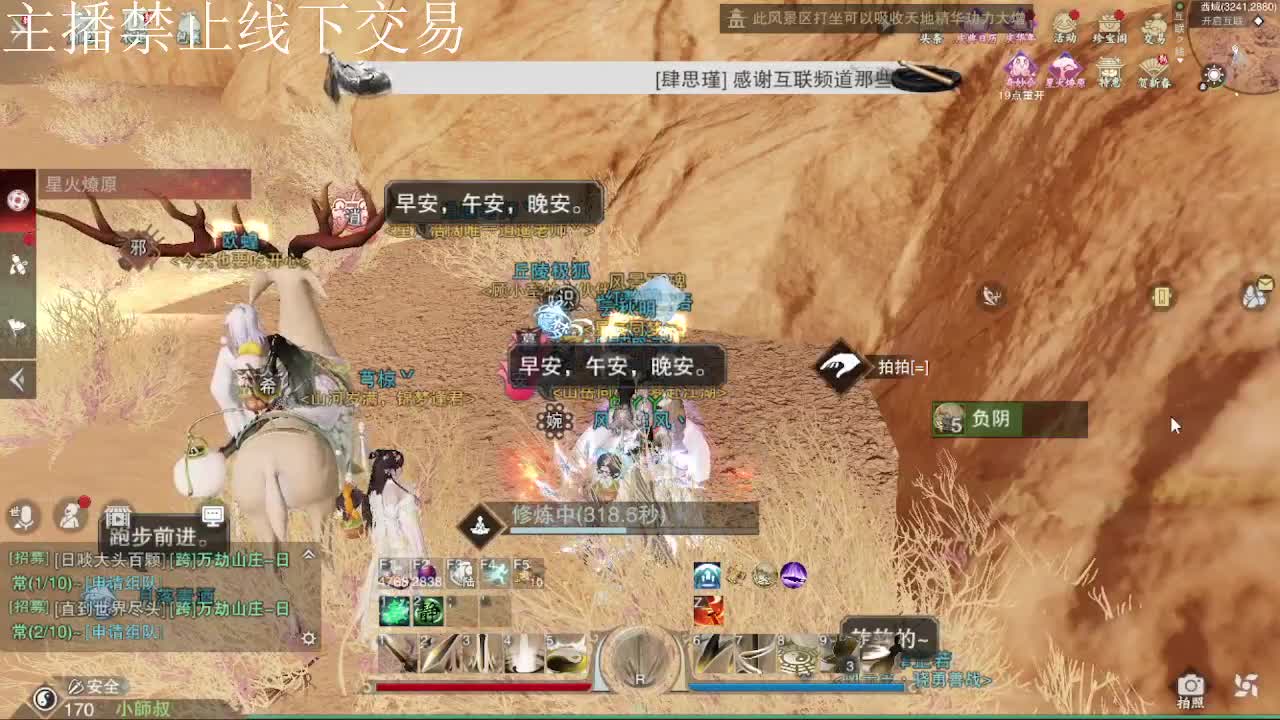The height and width of the screenshot is (720, 1280).
Task: Open chat settings with the gear icon
Action: point(309,638)
